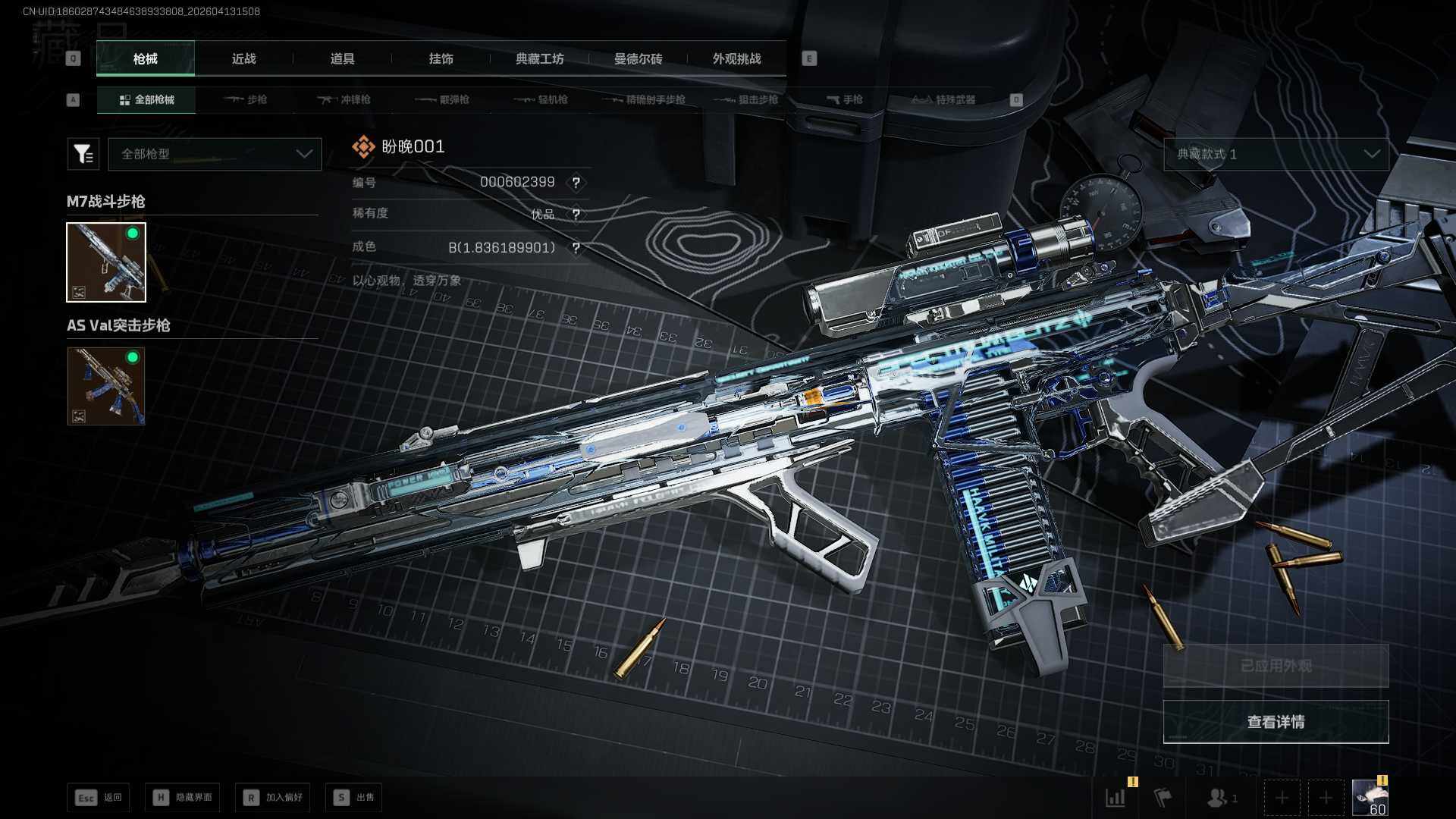This screenshot has height=819, width=1456.
Task: Choose the AS Val assault rifle skin thumbnail
Action: (x=106, y=386)
